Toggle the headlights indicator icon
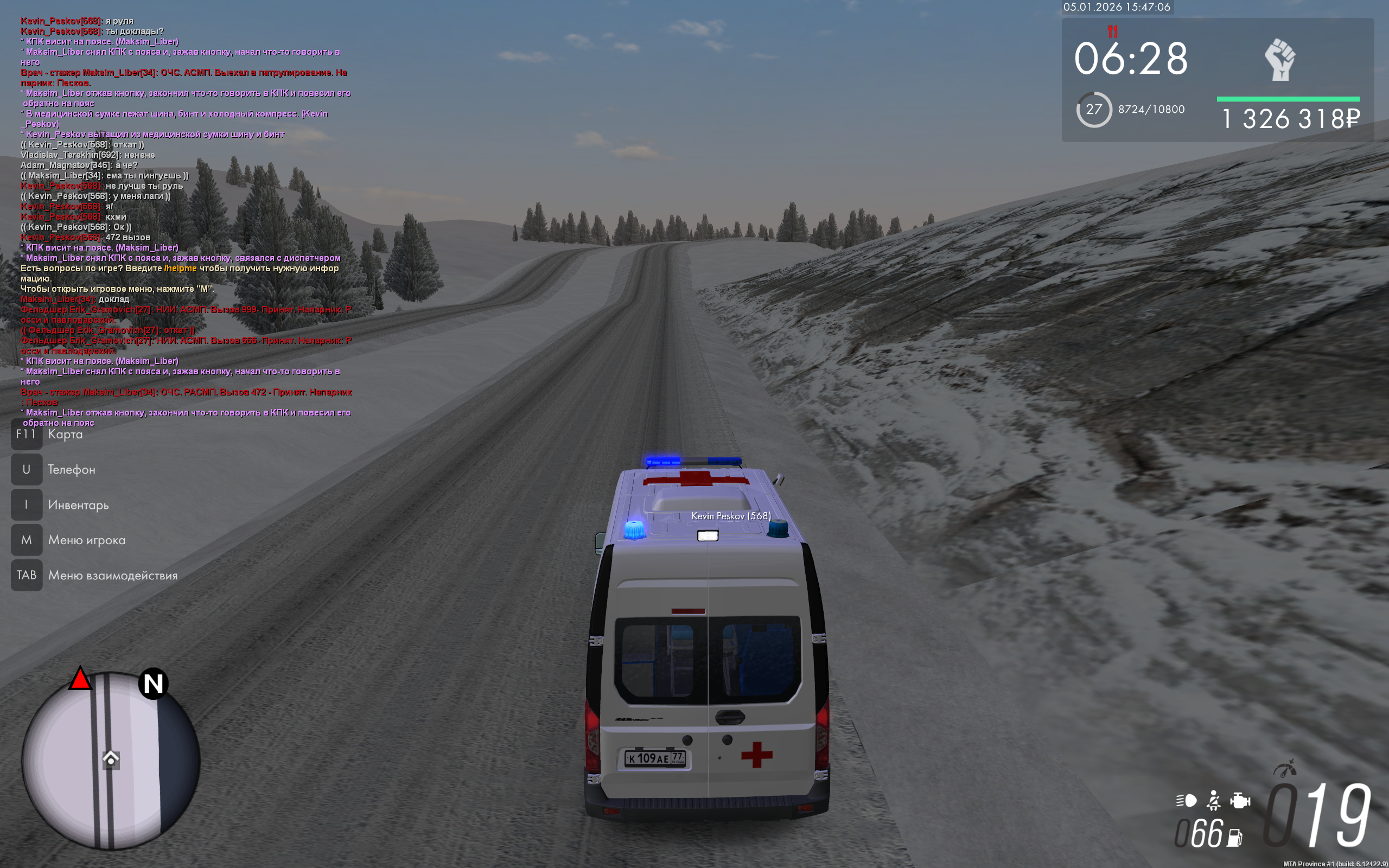 (x=1187, y=800)
